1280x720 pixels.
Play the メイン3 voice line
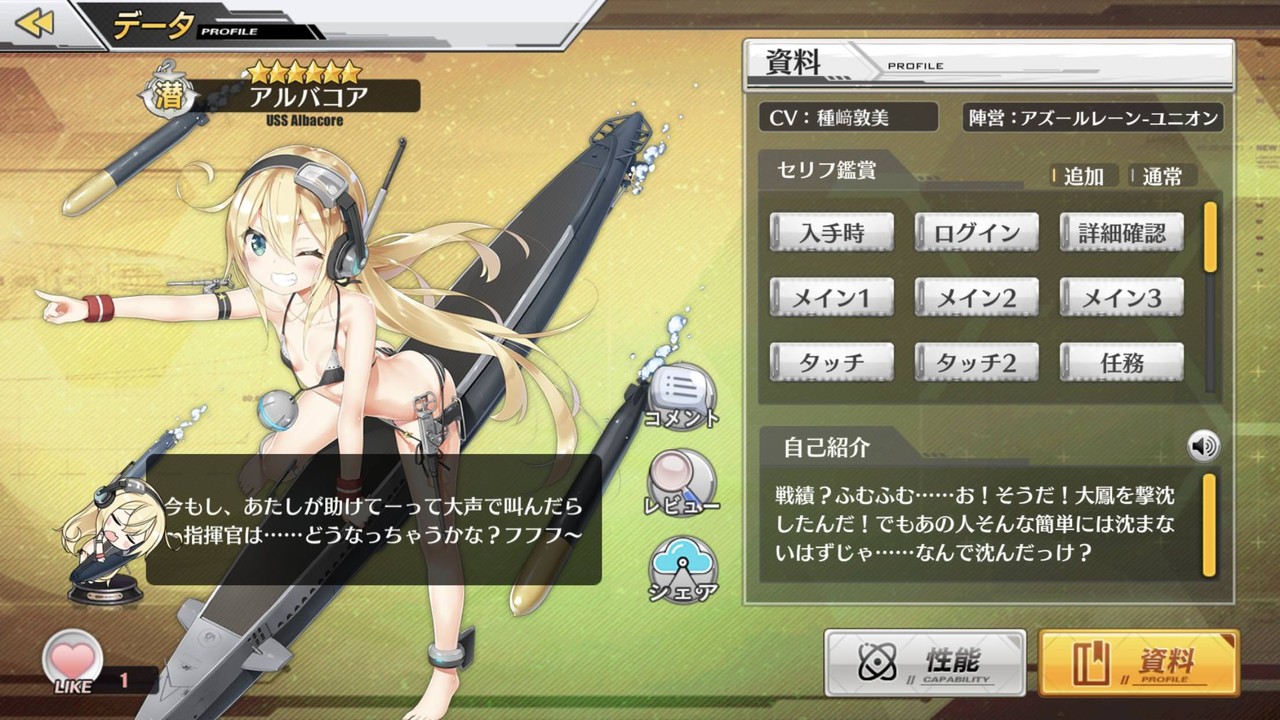[x=1121, y=296]
